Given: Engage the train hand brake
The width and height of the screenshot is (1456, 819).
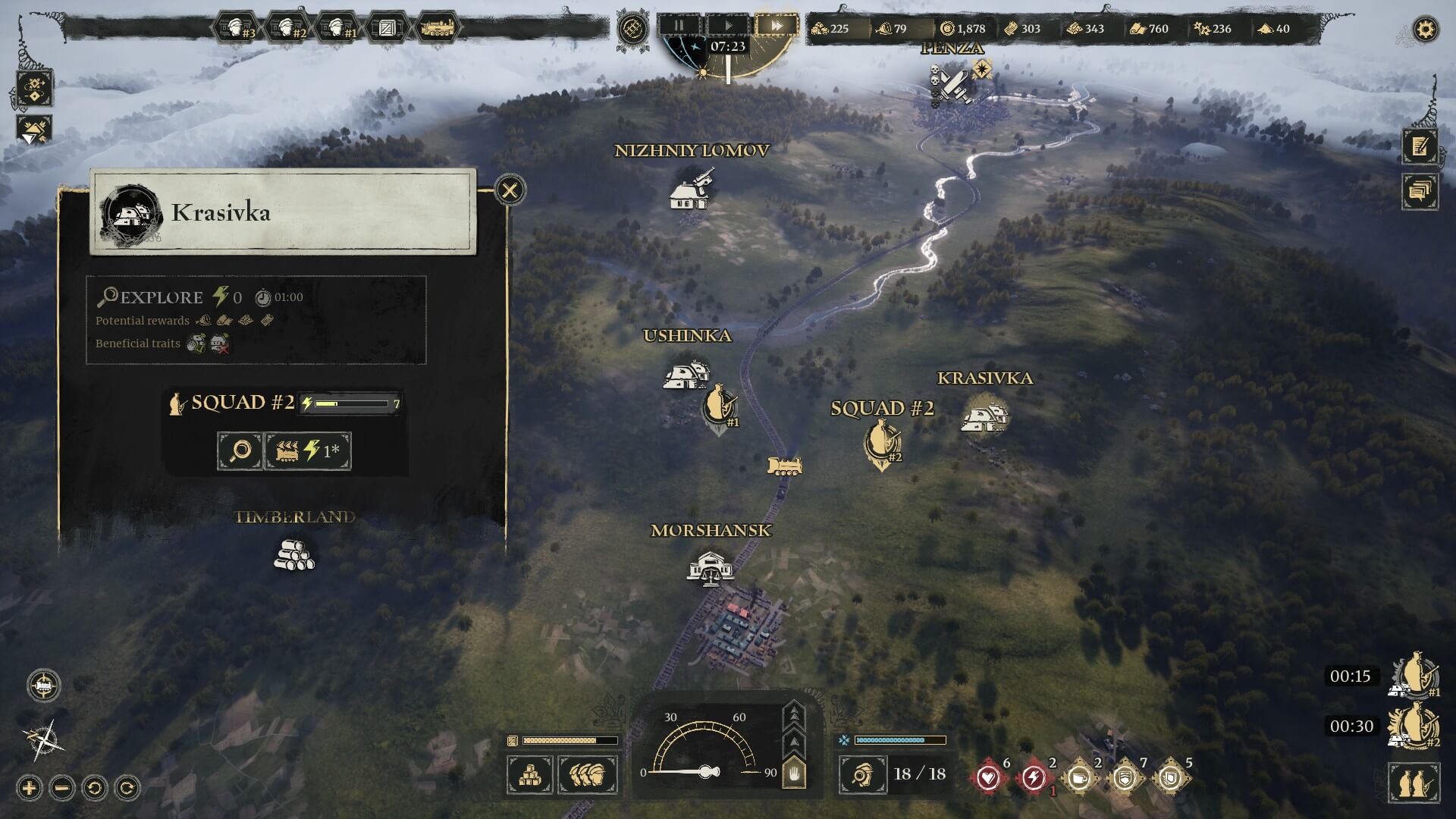Looking at the screenshot, I should click(794, 774).
